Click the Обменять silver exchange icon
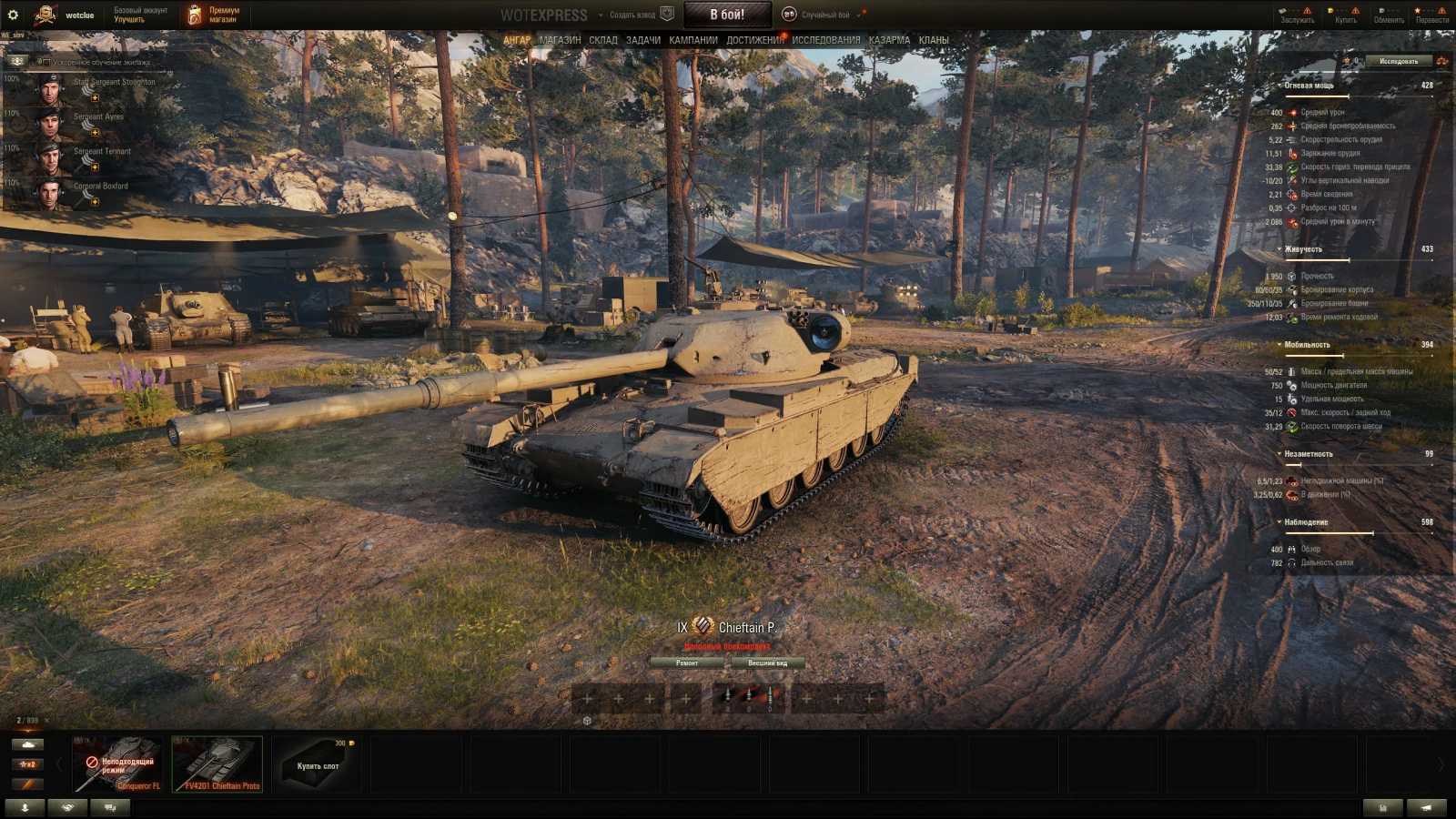Screen dimensions: 1456x819 tap(1382, 11)
